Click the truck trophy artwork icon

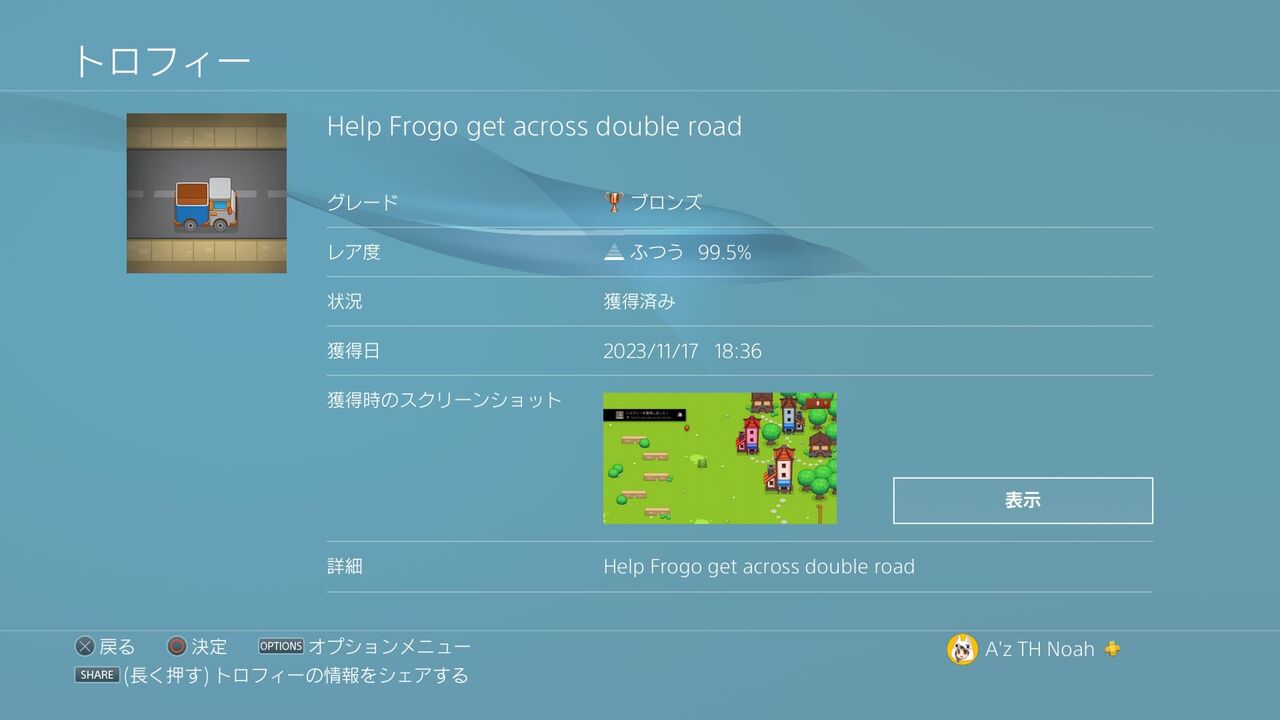205,191
